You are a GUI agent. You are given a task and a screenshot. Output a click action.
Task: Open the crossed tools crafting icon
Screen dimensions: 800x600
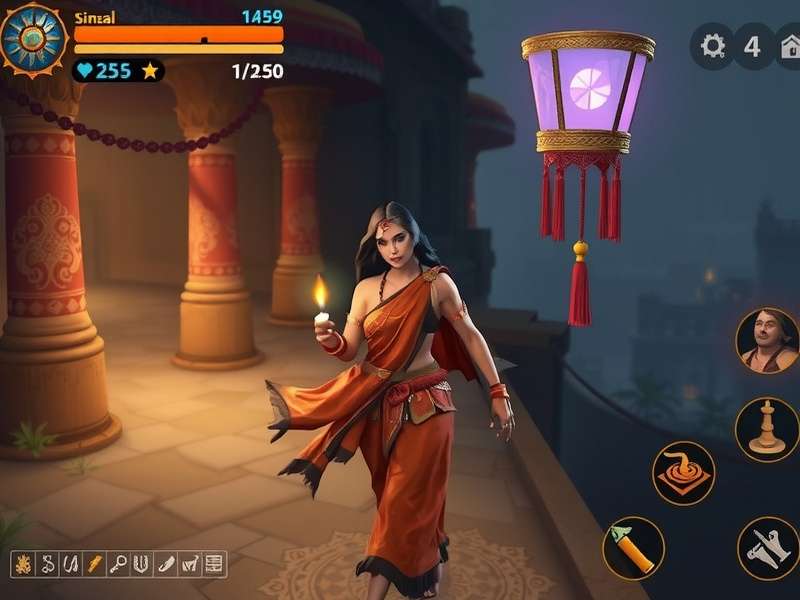[768, 548]
